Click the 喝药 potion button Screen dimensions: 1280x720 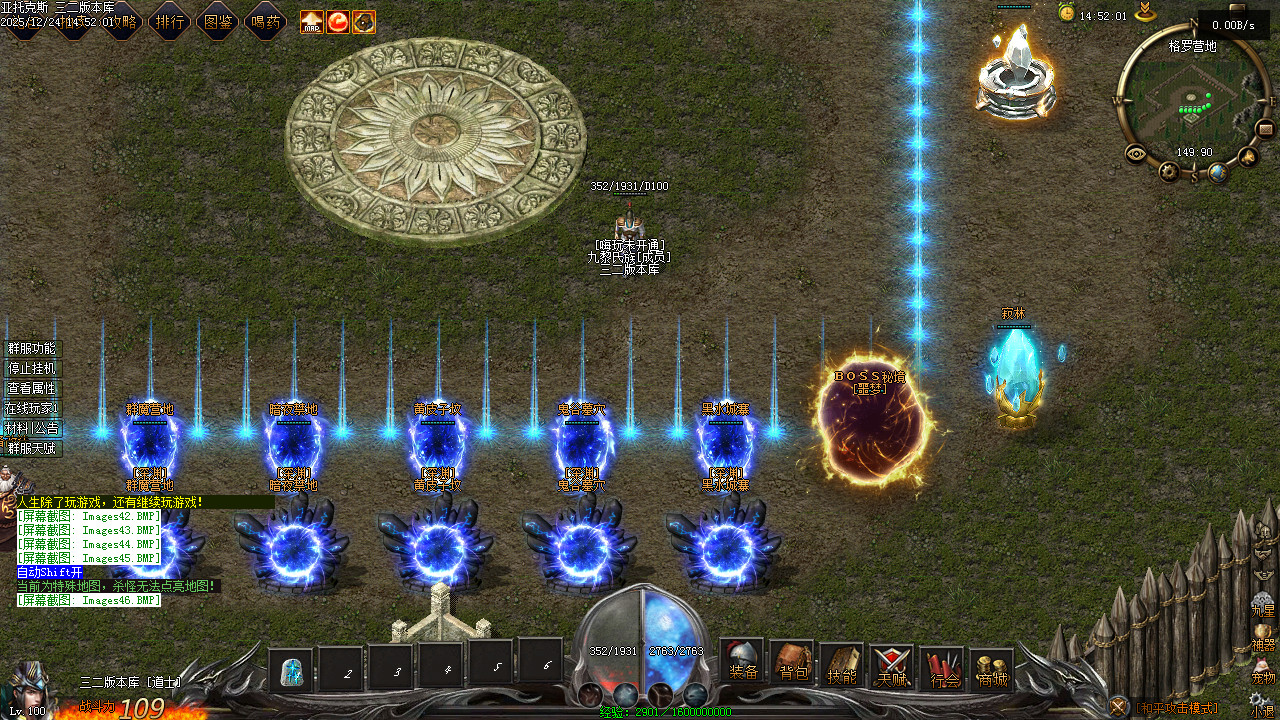(x=266, y=20)
